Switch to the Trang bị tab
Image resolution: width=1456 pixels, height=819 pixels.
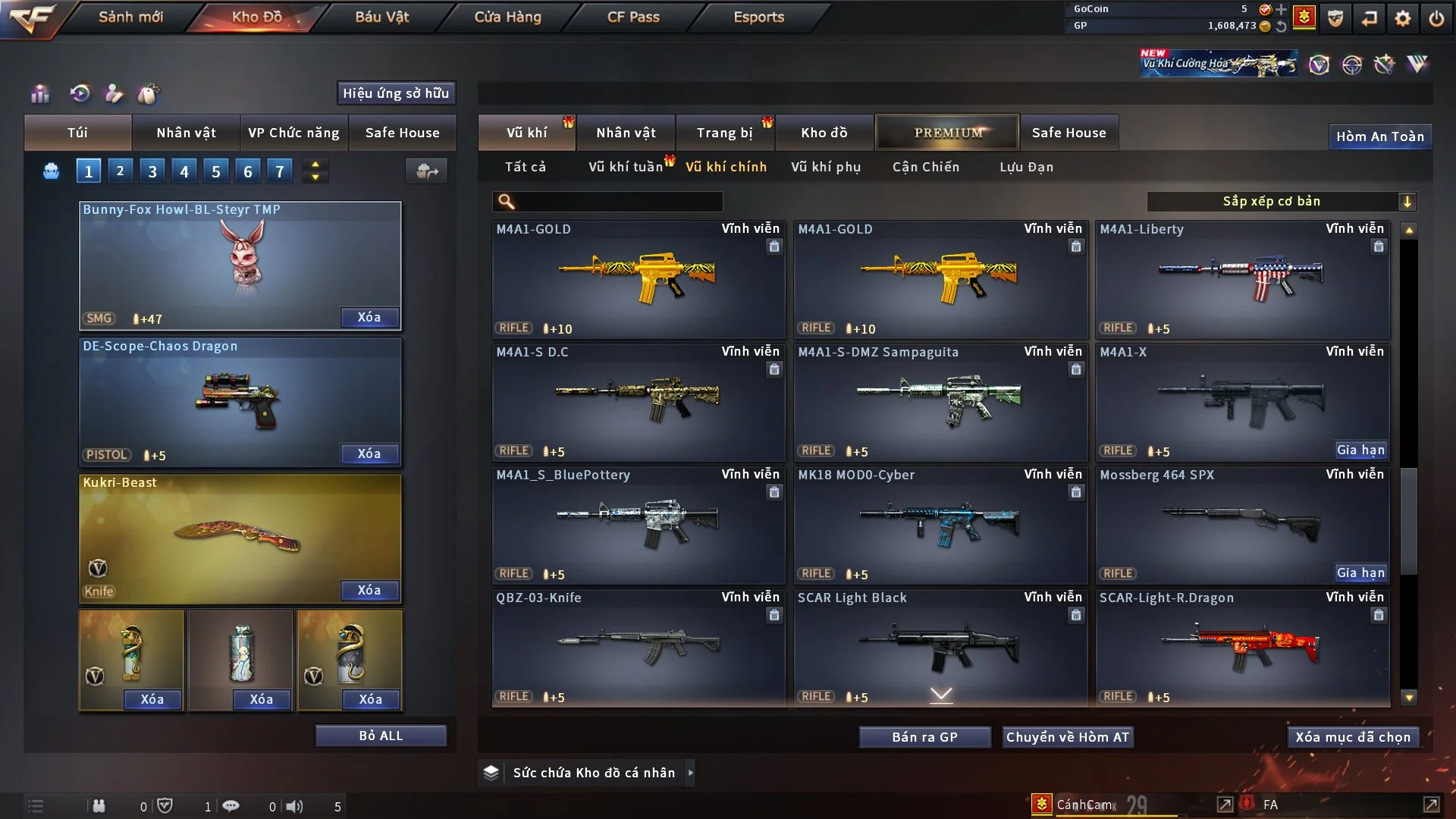(x=724, y=133)
